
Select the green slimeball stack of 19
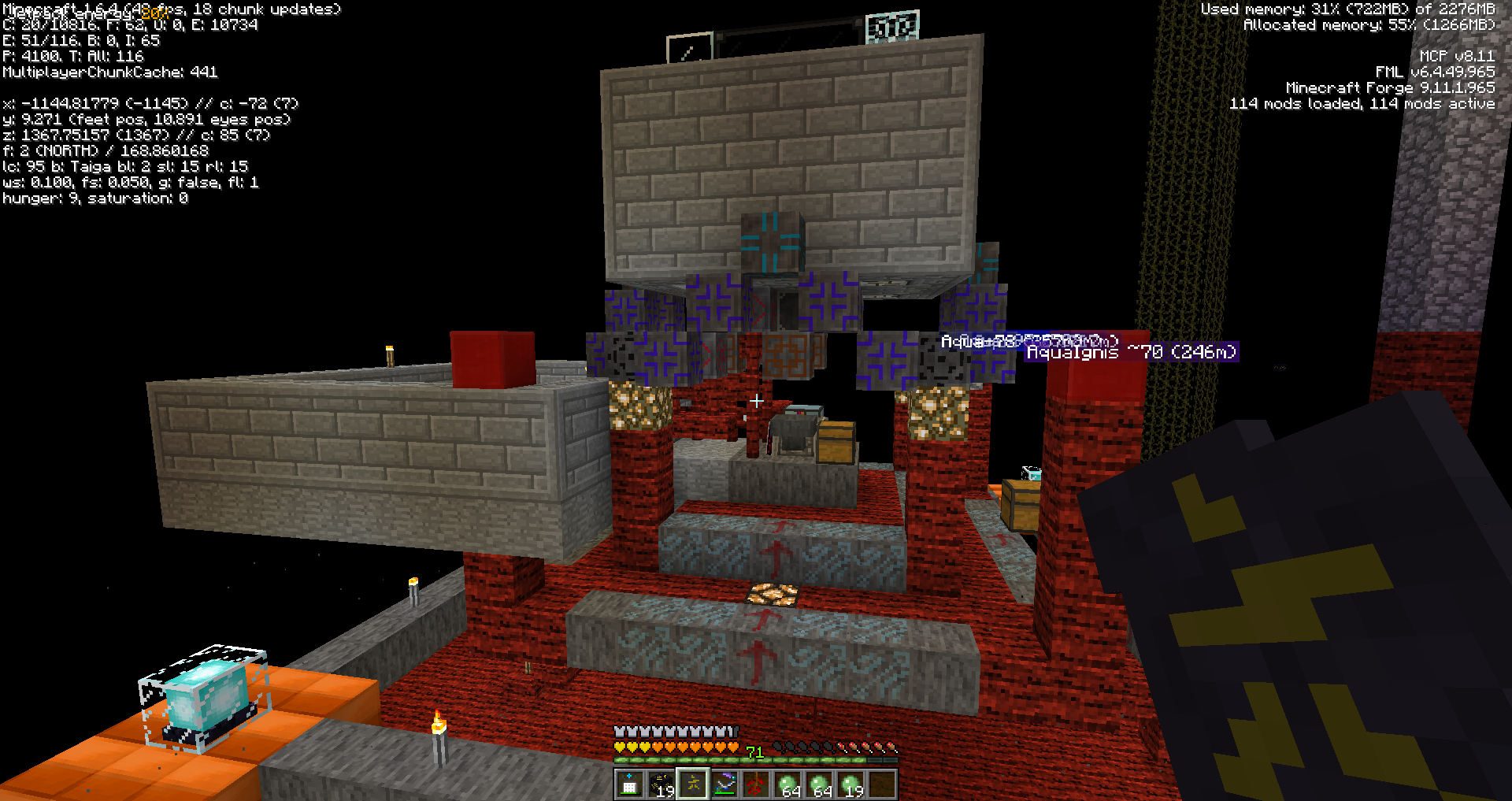(851, 784)
